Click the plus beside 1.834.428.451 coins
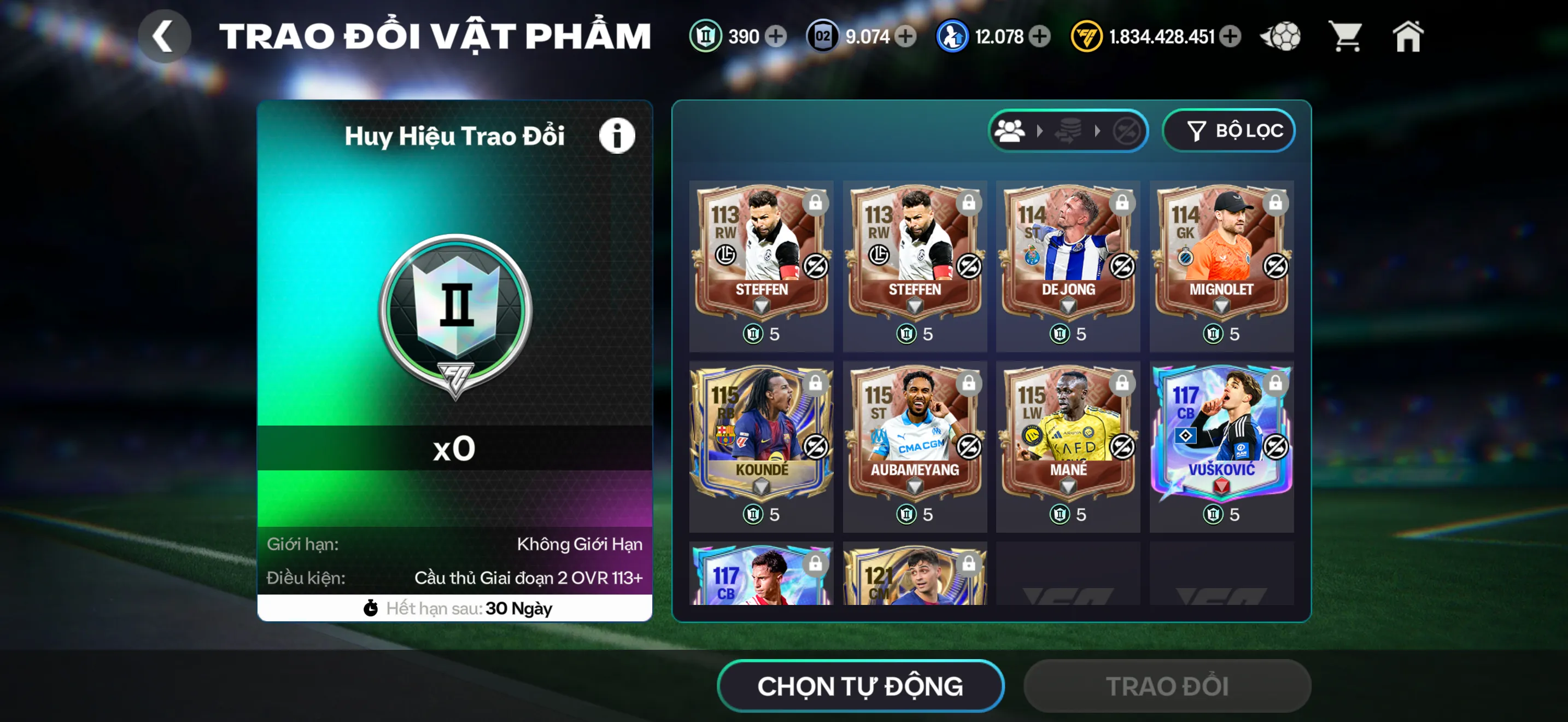 tap(1230, 37)
